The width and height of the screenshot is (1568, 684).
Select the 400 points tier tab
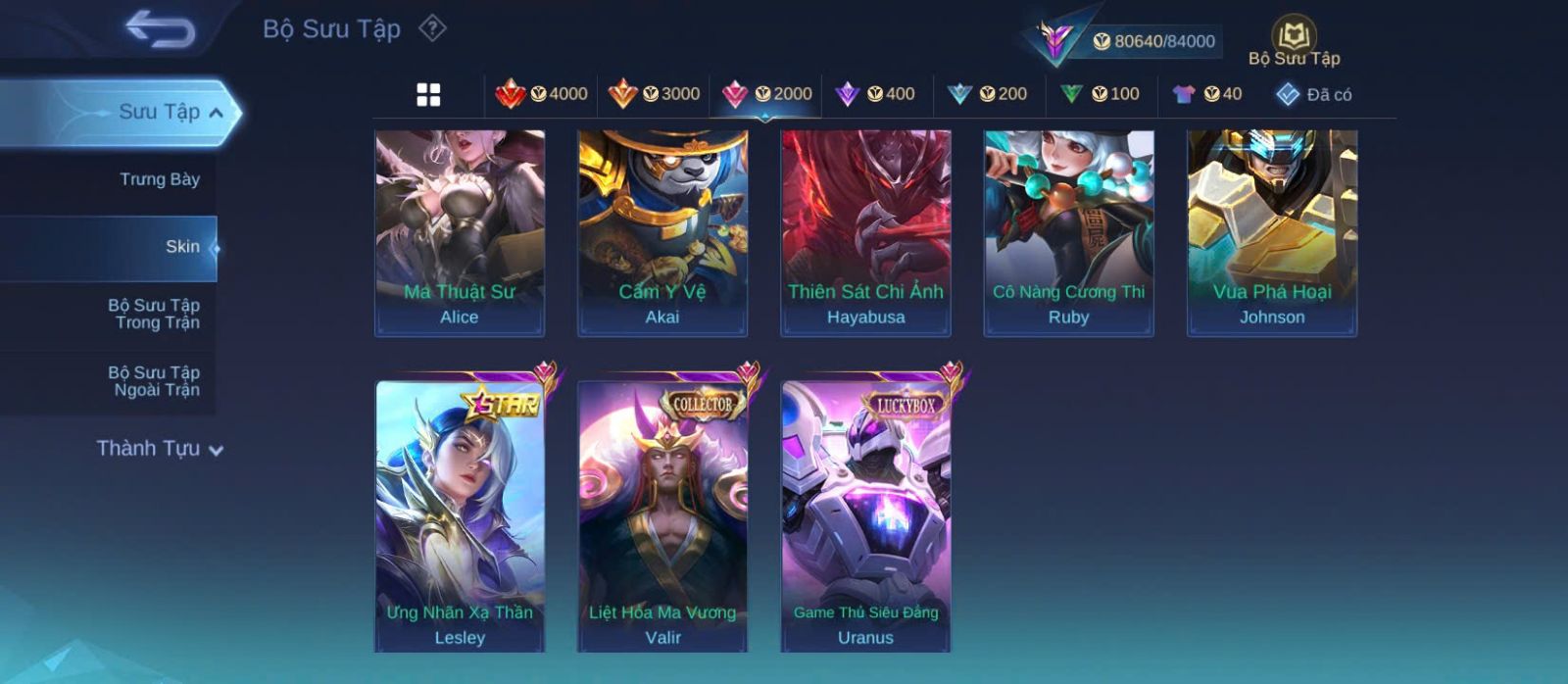tap(875, 94)
